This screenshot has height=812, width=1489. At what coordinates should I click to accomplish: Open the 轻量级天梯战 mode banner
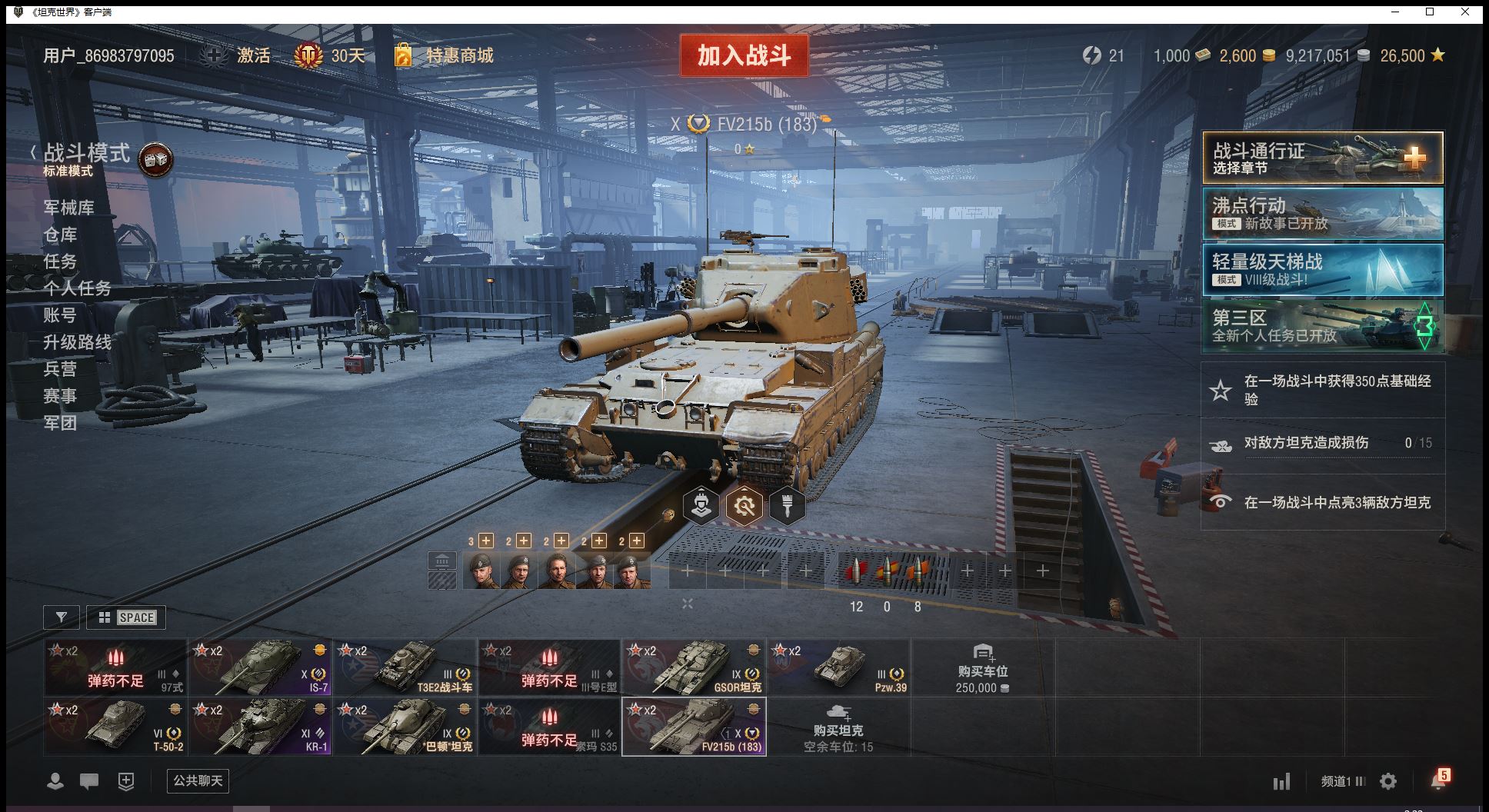pyautogui.click(x=1322, y=270)
